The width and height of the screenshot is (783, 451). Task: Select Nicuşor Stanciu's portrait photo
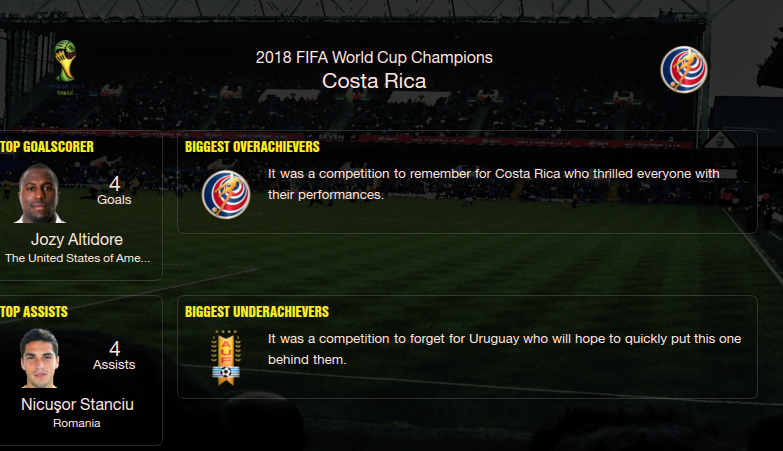pyautogui.click(x=40, y=359)
